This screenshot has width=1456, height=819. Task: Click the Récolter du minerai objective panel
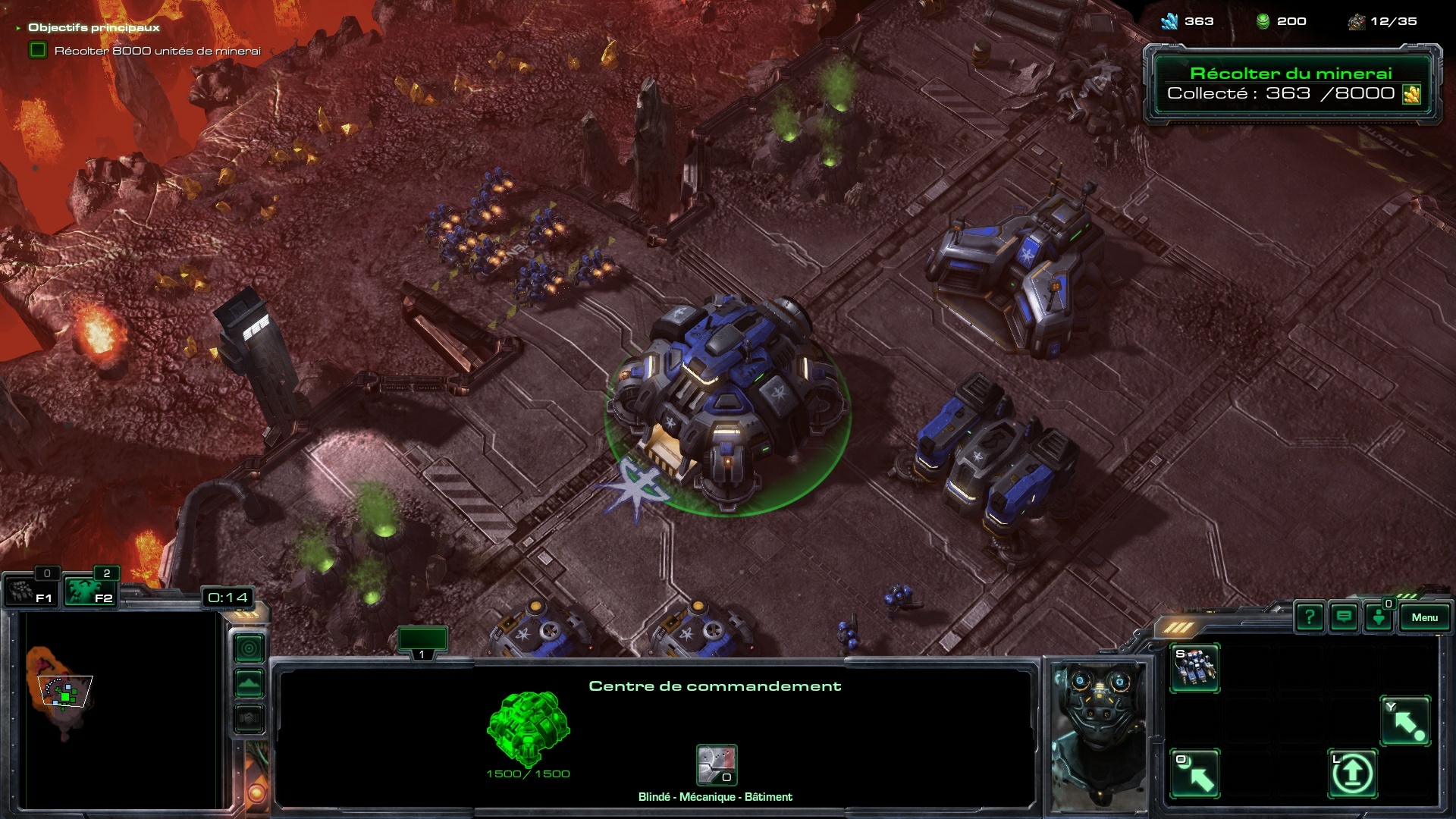pos(1291,83)
